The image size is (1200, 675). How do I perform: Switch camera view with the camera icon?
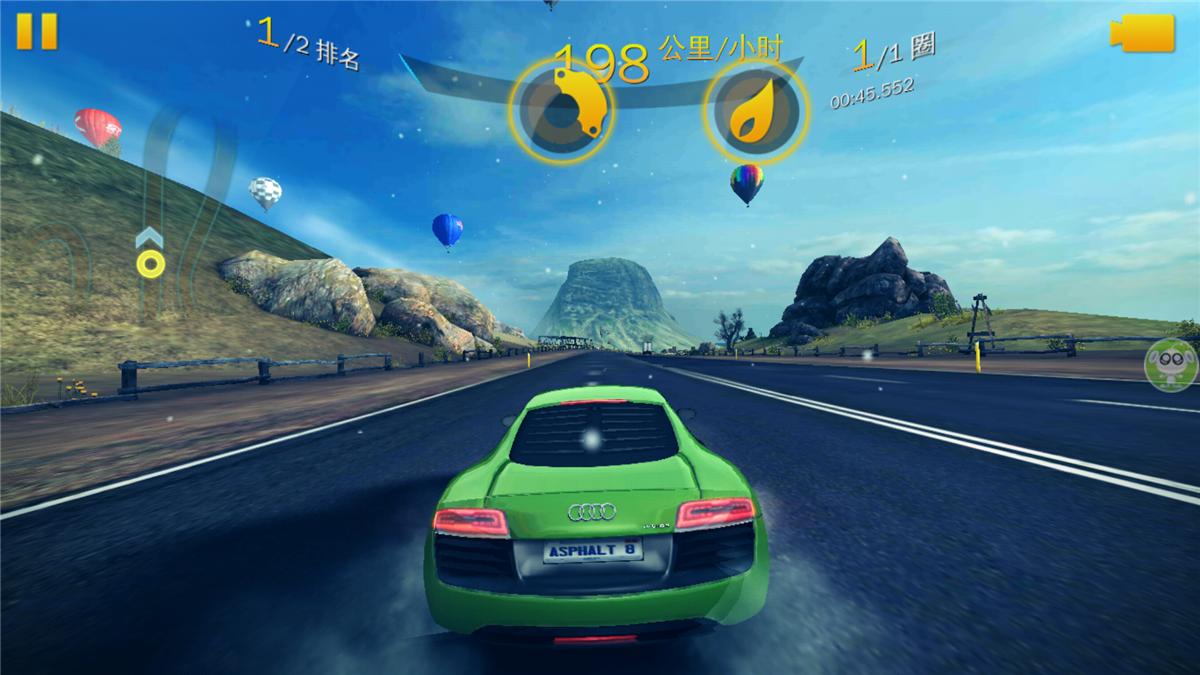1141,33
